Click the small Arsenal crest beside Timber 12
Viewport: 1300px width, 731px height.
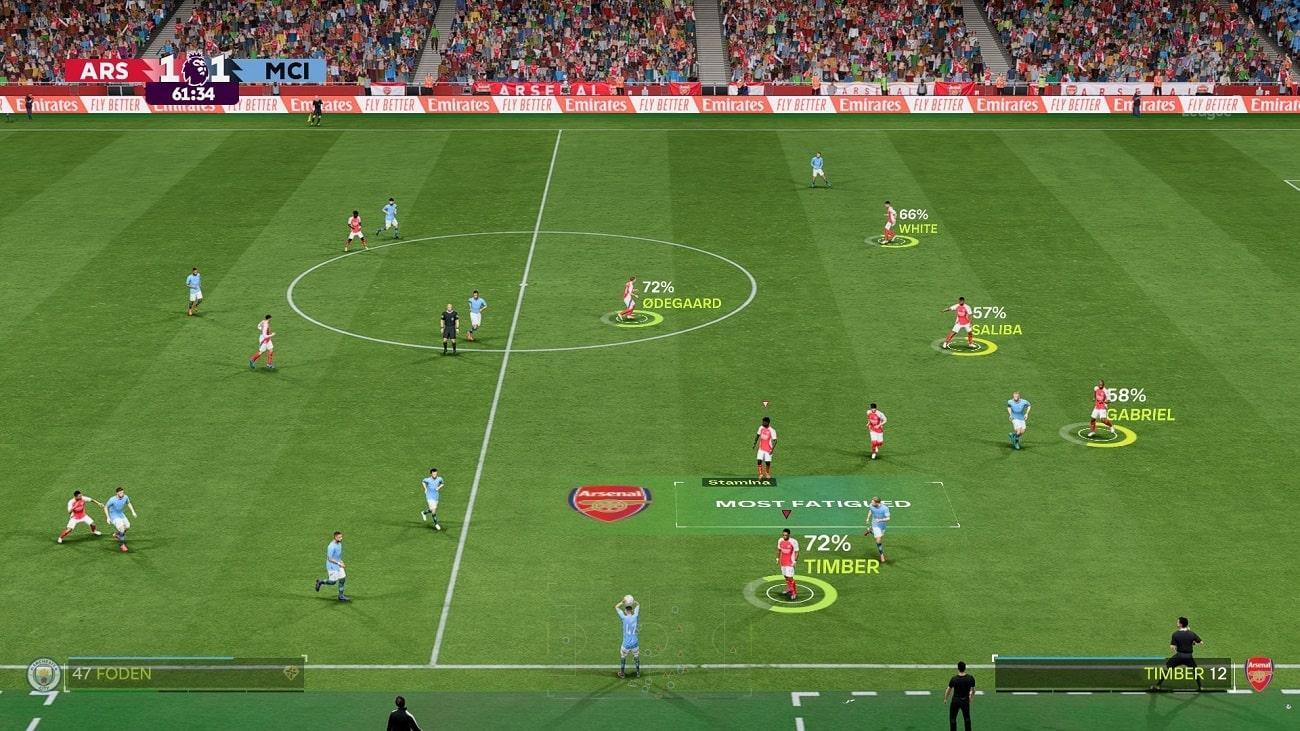click(x=1258, y=674)
